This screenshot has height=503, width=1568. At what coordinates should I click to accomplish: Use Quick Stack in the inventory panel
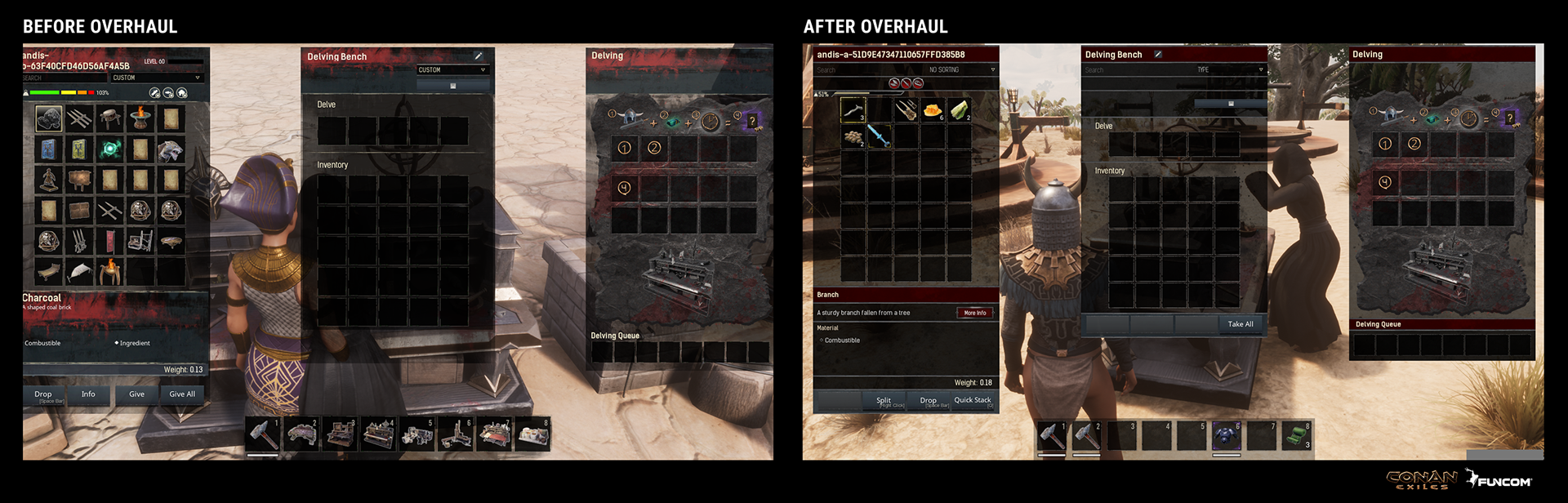pos(972,400)
